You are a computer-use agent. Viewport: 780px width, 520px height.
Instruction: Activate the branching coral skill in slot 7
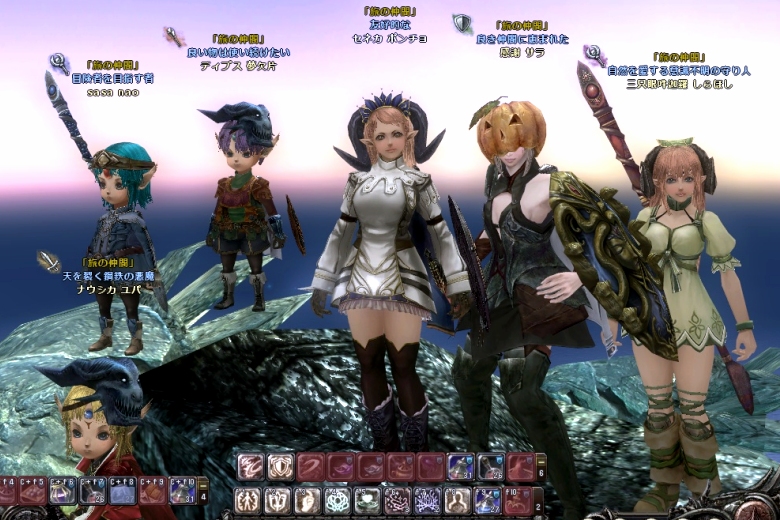(428, 500)
